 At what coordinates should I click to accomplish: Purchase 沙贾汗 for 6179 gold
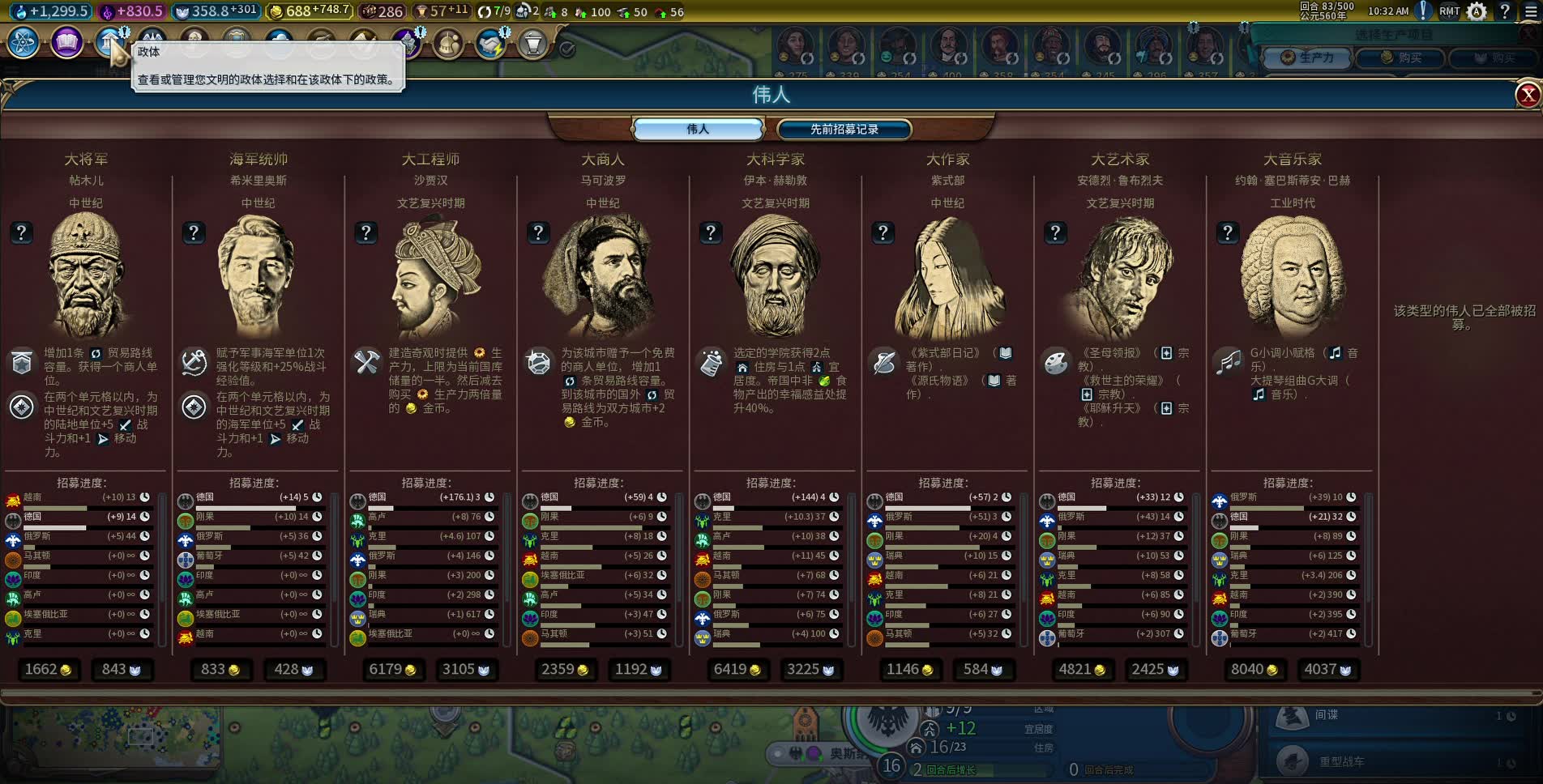coord(392,670)
